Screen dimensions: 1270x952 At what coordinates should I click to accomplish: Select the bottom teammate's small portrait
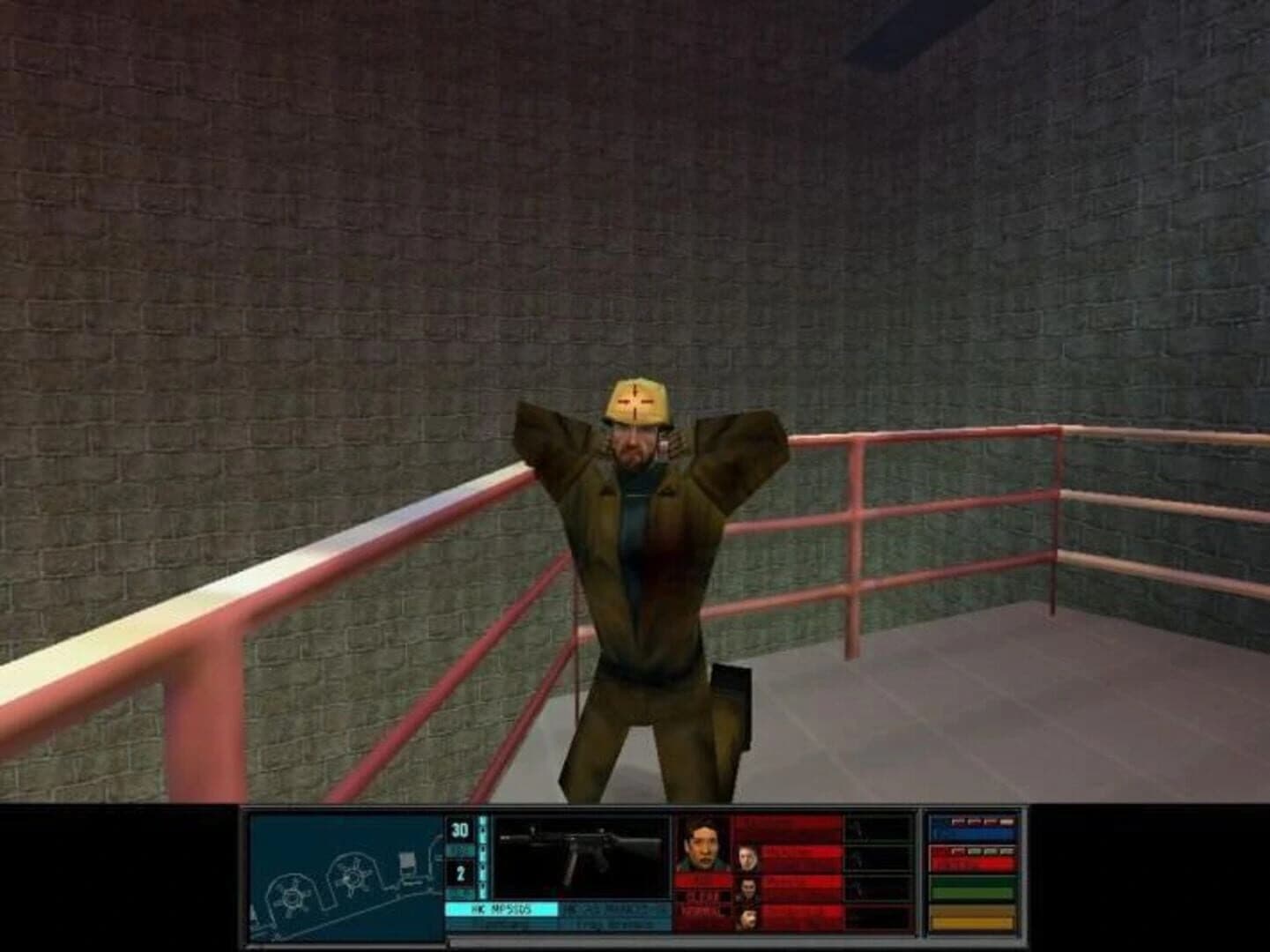pos(747,917)
